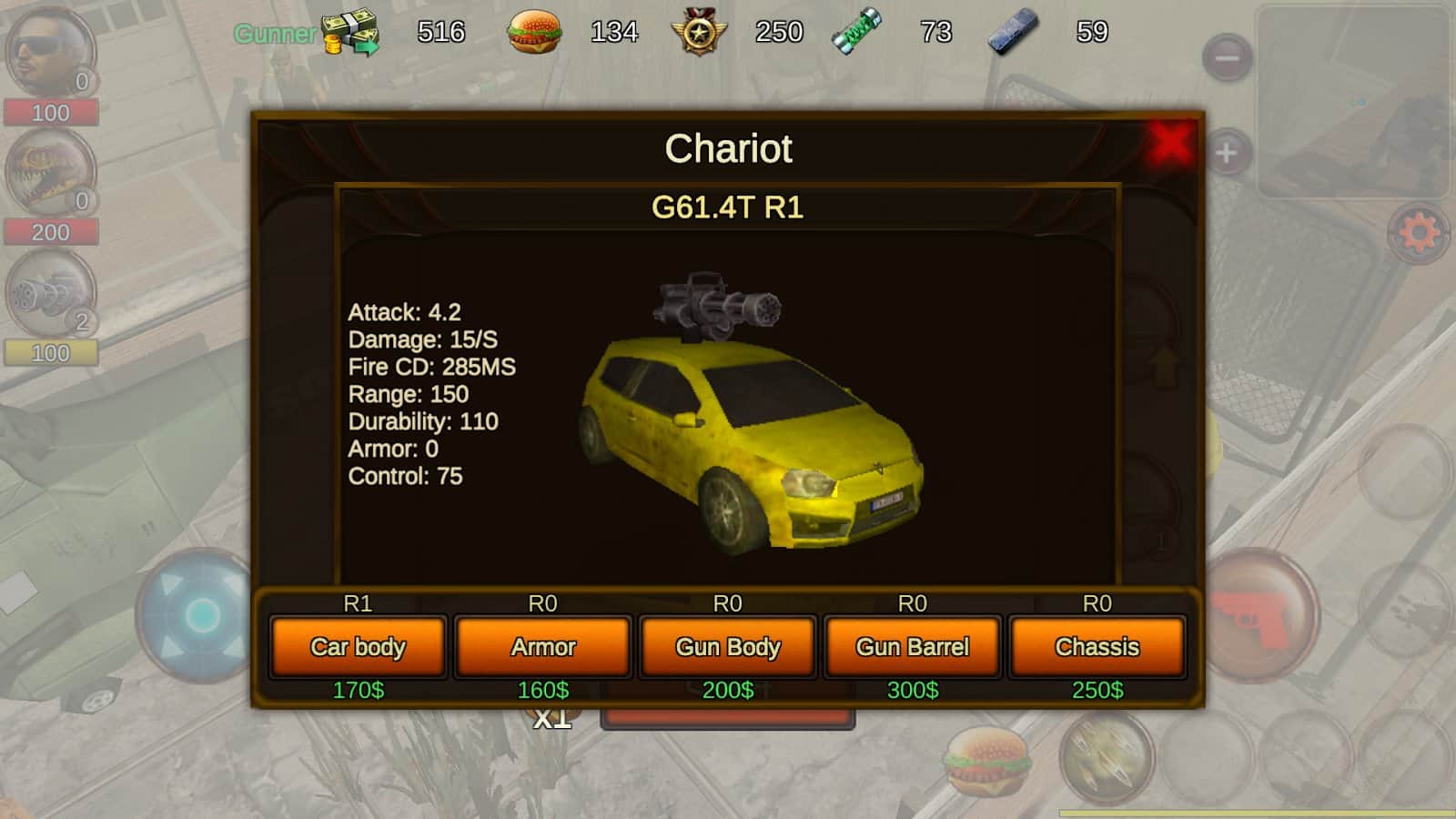The height and width of the screenshot is (819, 1456).
Task: Select the dinosaur unit portrait
Action: [50, 173]
